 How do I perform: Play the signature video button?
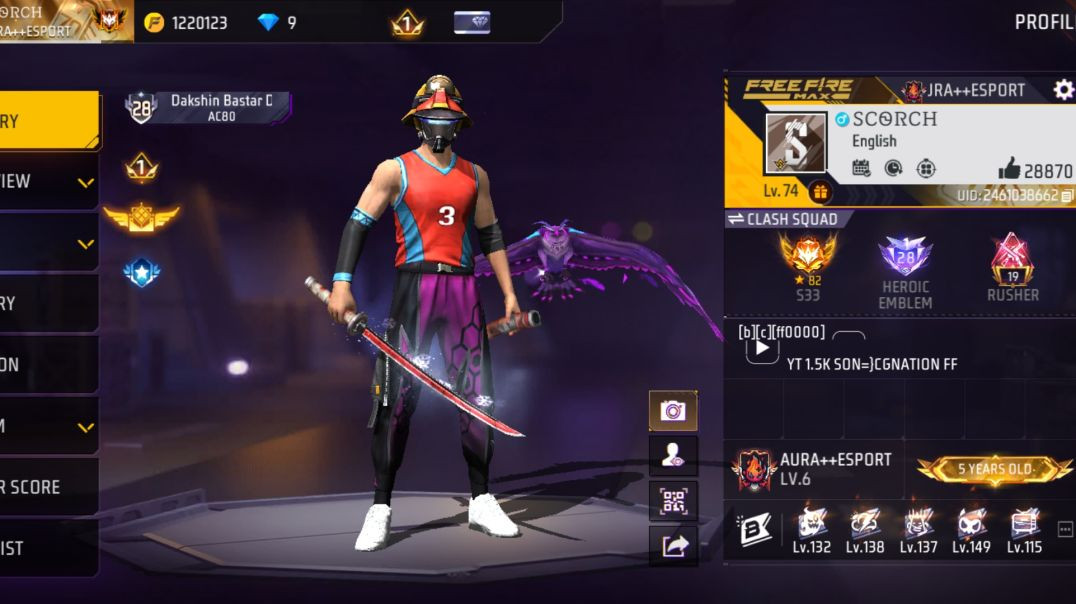tap(762, 348)
